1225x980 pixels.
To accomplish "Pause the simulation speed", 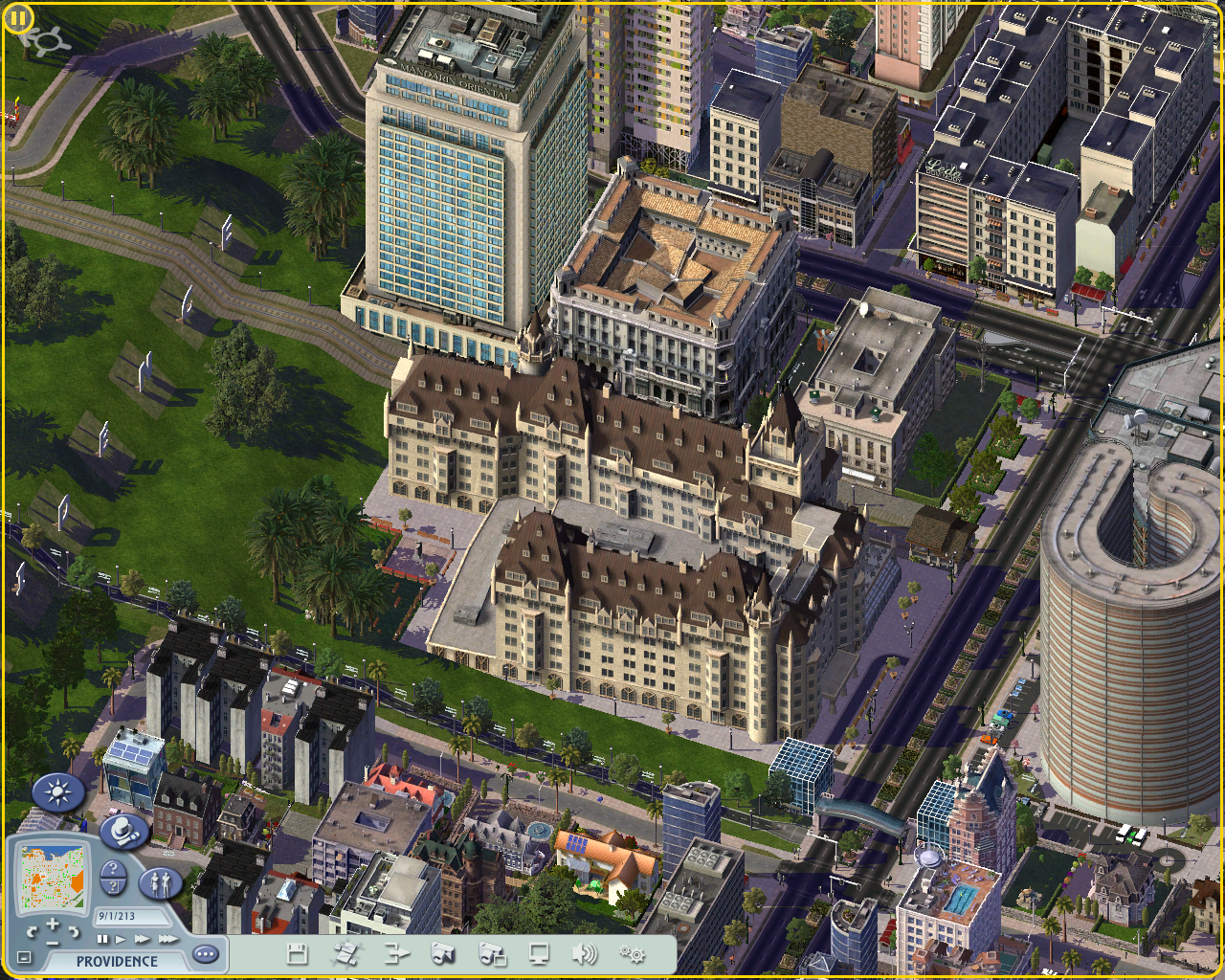I will [x=103, y=940].
